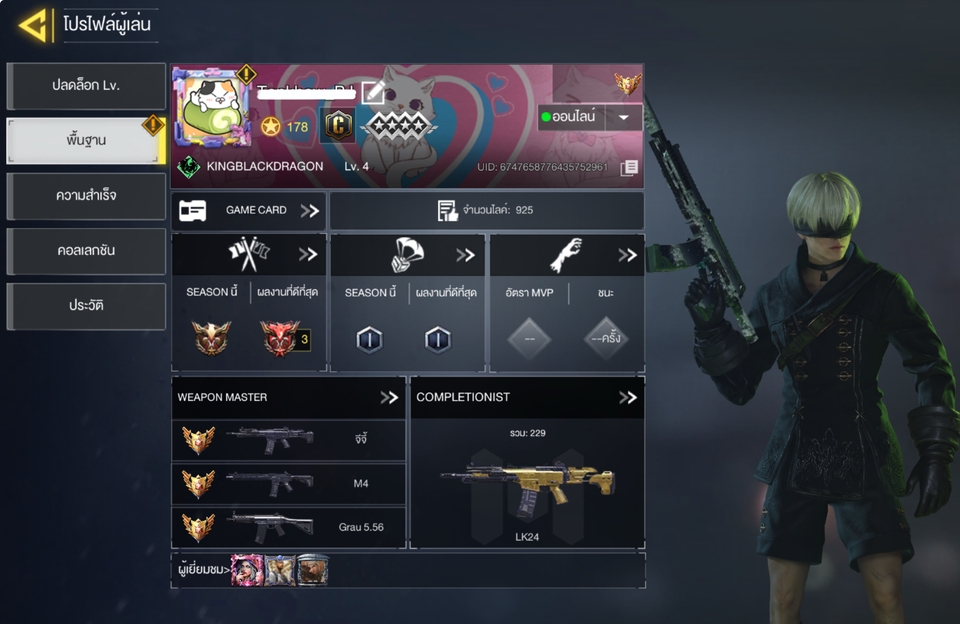Switch to the ปลดล็อก Lv. tab
The image size is (960, 624).
click(x=86, y=86)
